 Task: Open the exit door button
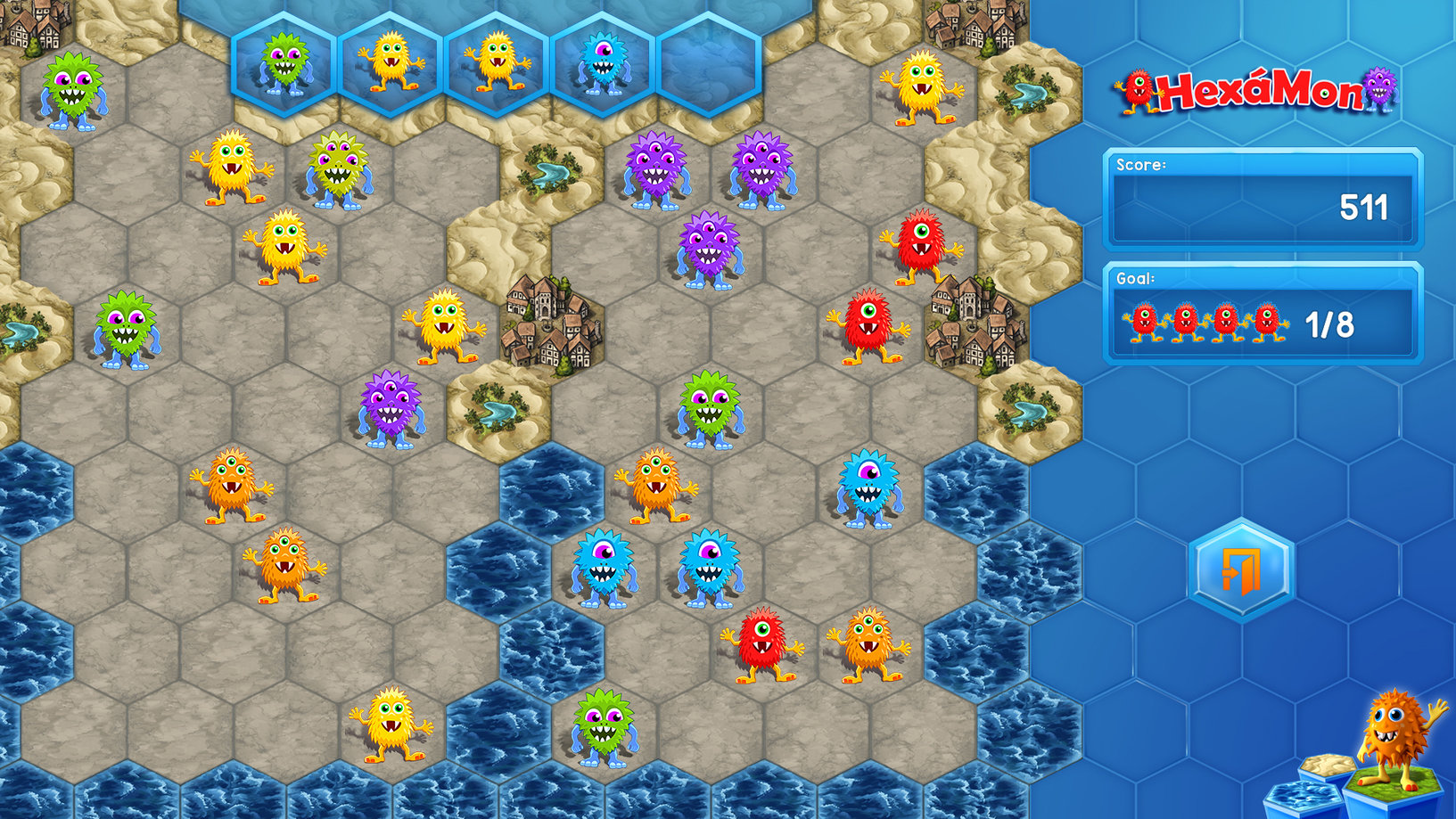tap(1246, 569)
